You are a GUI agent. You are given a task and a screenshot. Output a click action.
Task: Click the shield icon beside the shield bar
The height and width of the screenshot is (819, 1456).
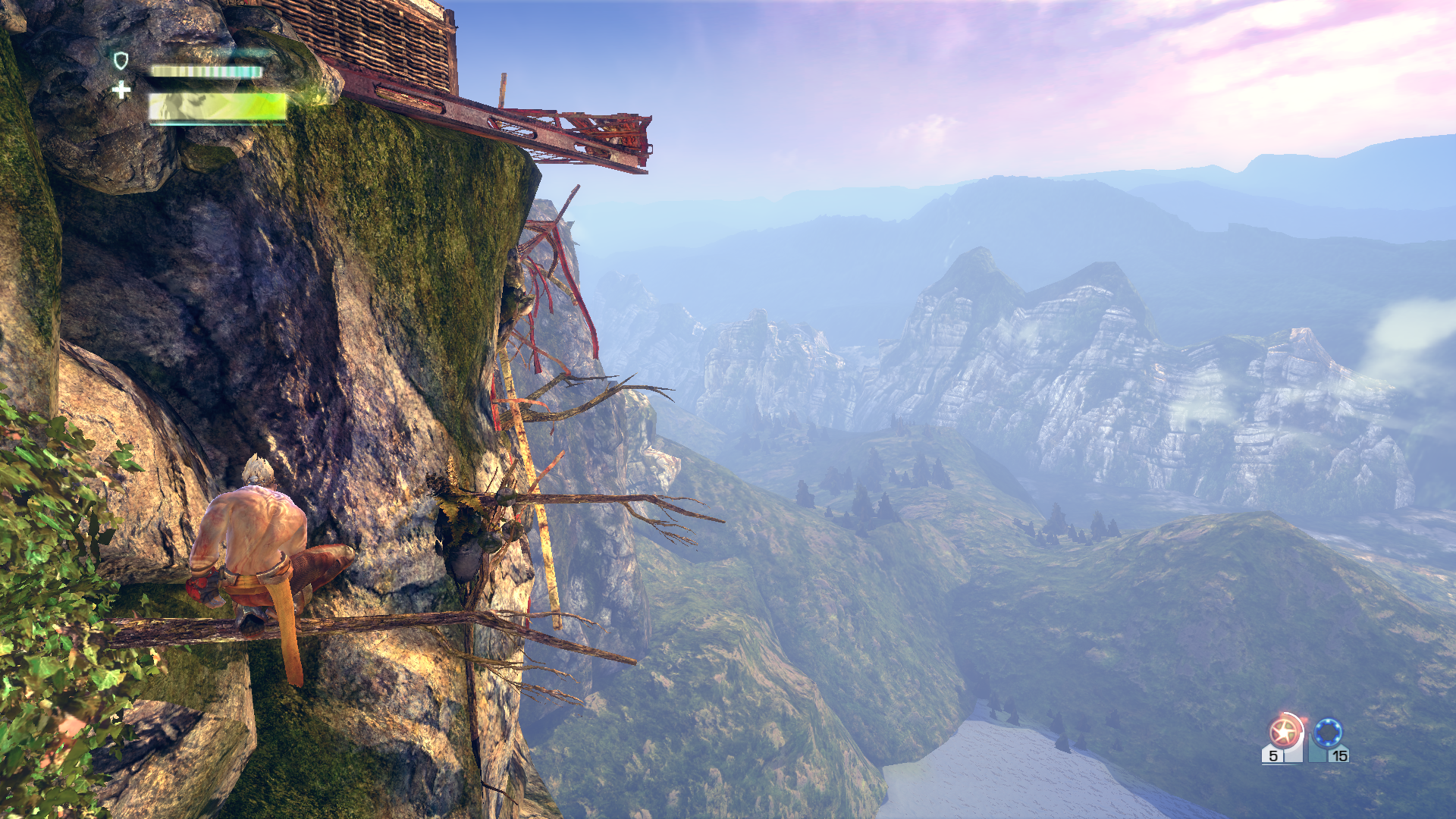pyautogui.click(x=121, y=61)
